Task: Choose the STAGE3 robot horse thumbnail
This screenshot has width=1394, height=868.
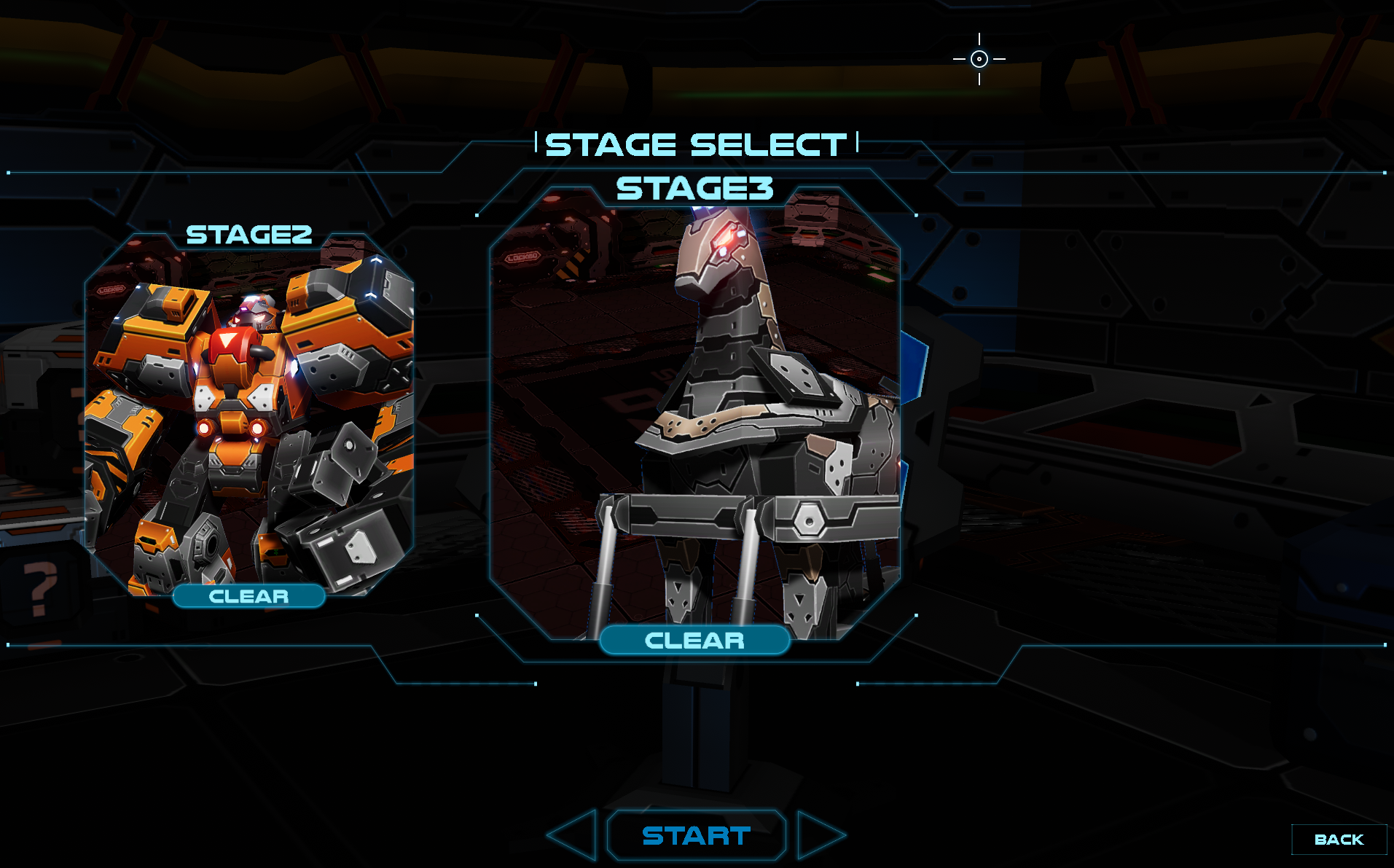Action: click(x=694, y=415)
